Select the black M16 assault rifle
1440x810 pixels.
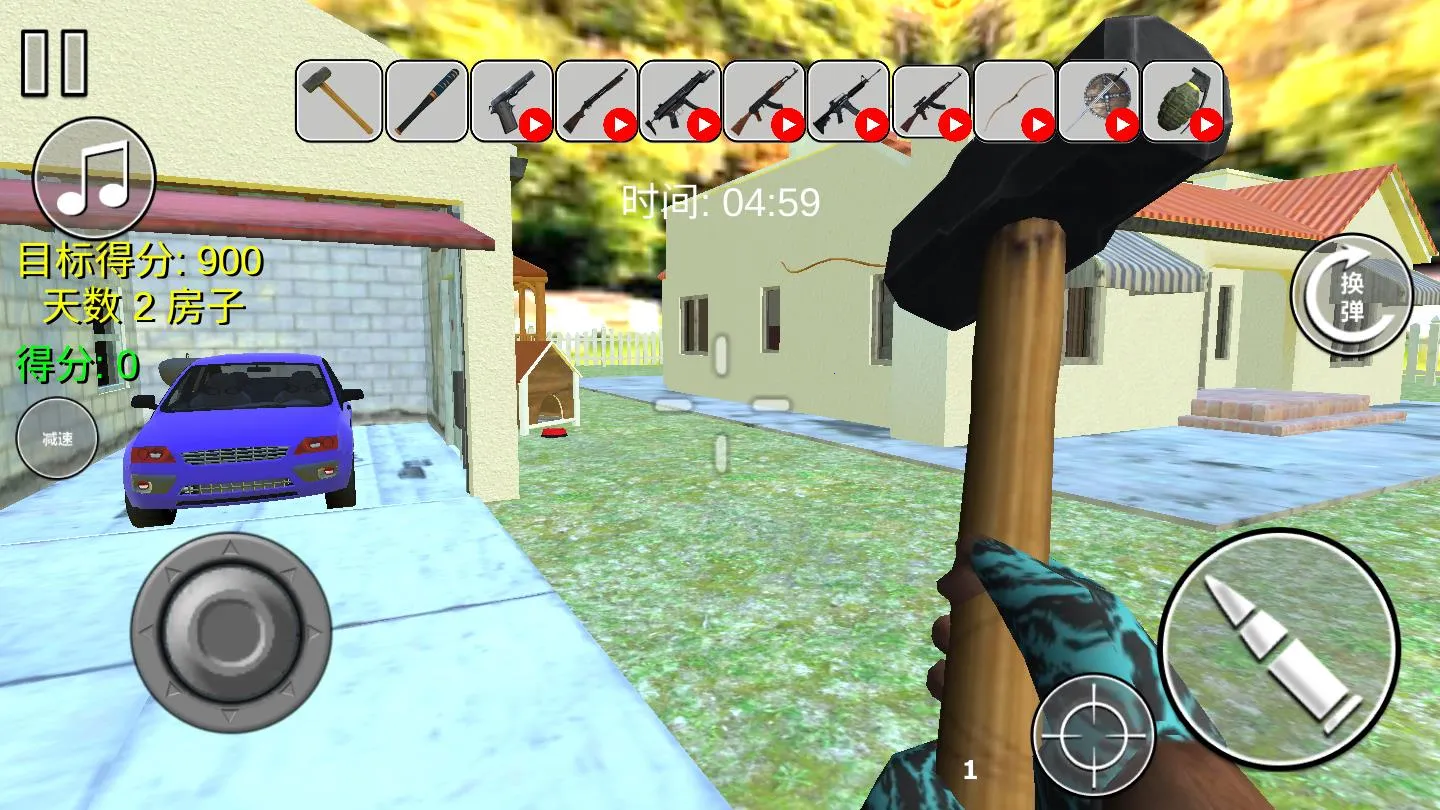click(x=848, y=100)
